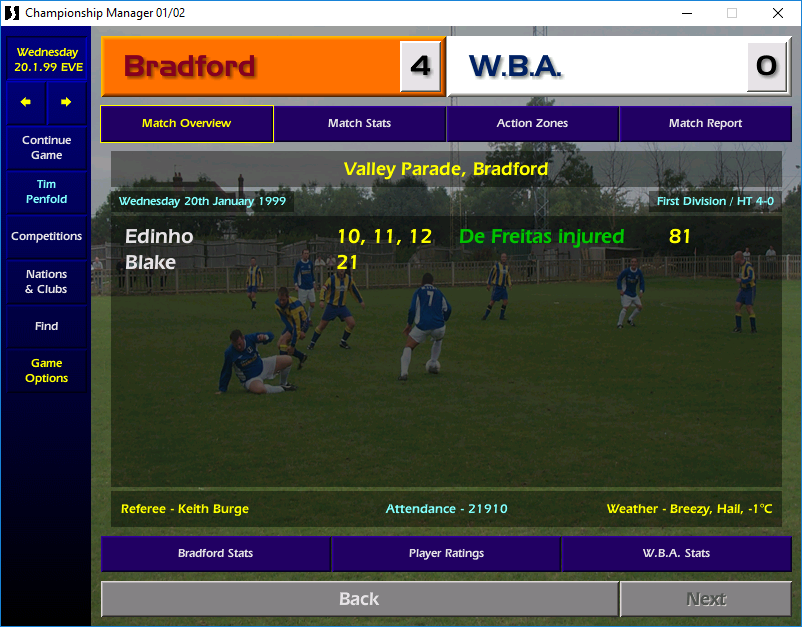The image size is (802, 627).
Task: Click the Bradford team name header
Action: [190, 67]
